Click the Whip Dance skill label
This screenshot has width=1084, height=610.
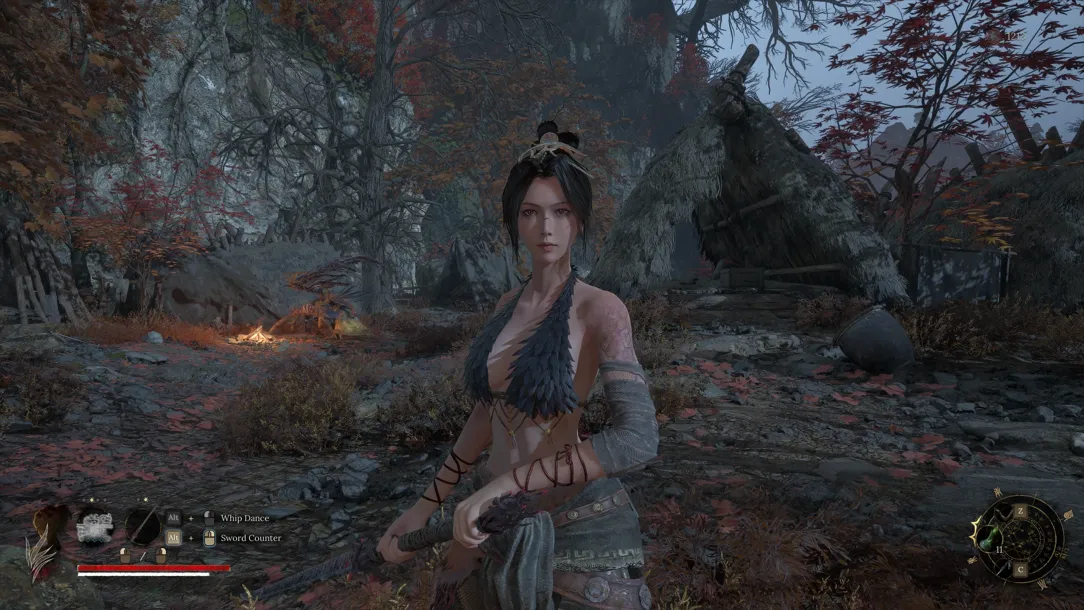pos(243,518)
